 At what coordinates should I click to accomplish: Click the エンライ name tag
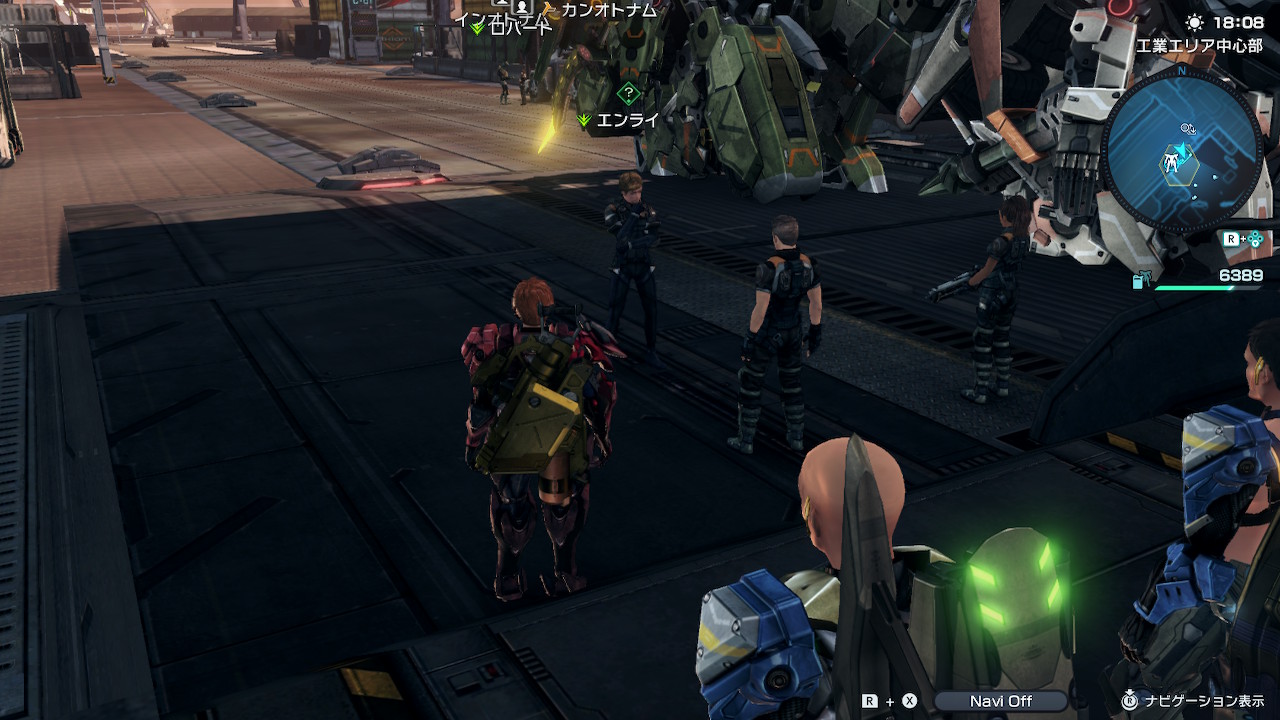[x=627, y=120]
